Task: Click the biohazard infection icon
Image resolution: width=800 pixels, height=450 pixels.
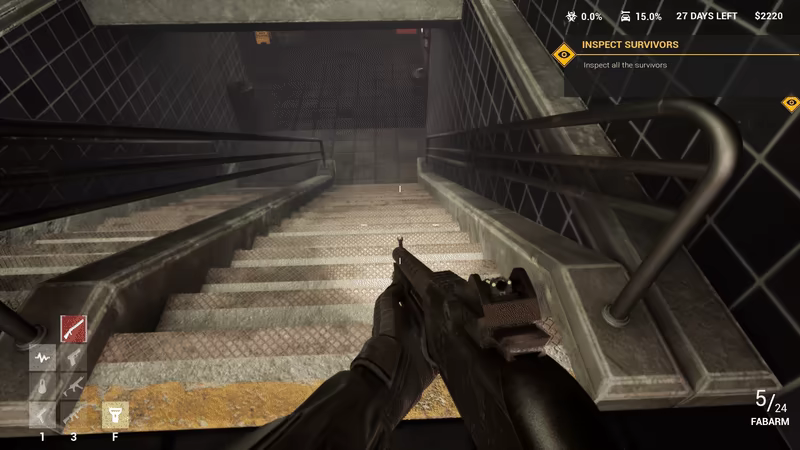Action: pyautogui.click(x=572, y=16)
